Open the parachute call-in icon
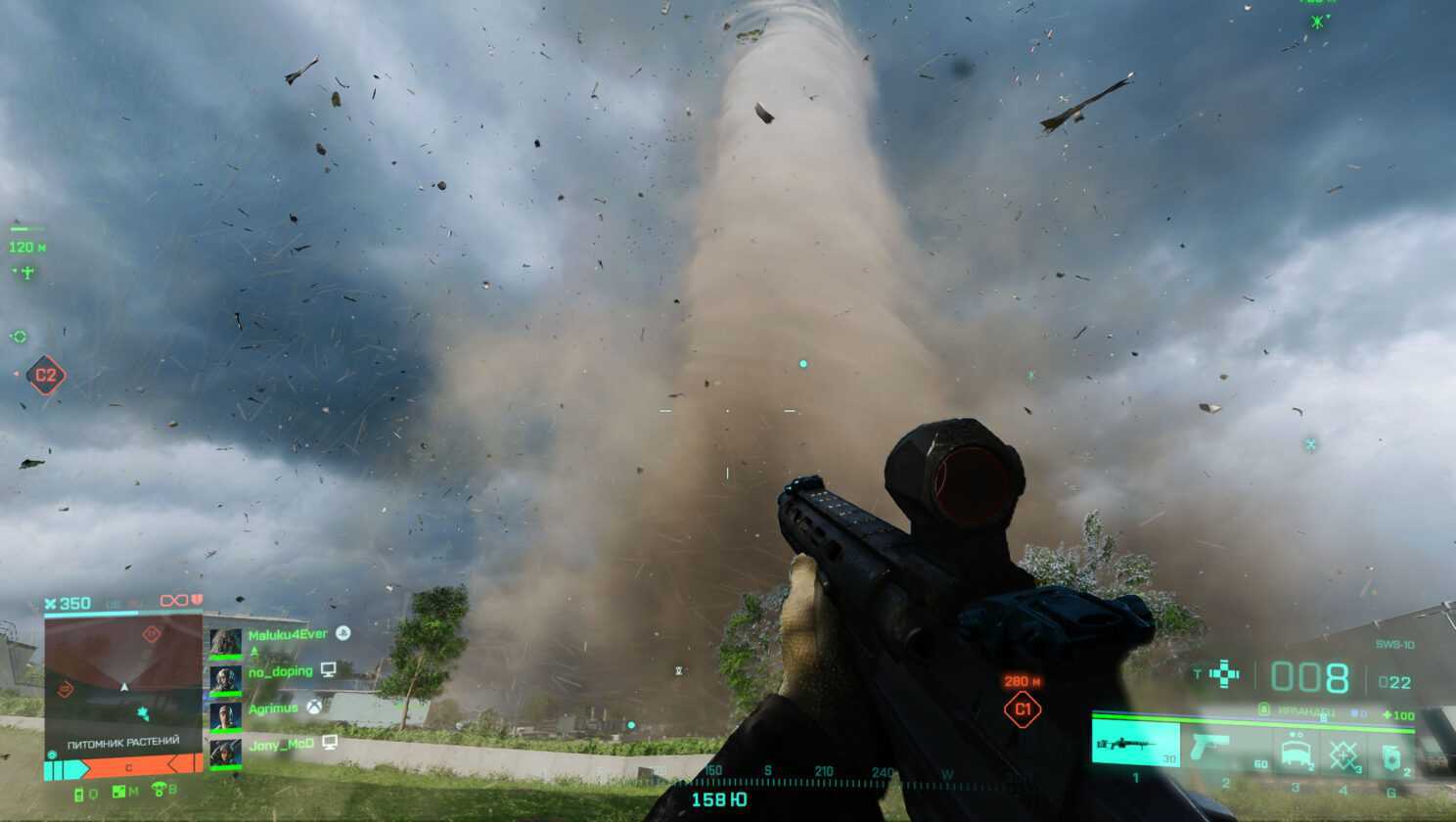The width and height of the screenshot is (1456, 822). pyautogui.click(x=159, y=790)
